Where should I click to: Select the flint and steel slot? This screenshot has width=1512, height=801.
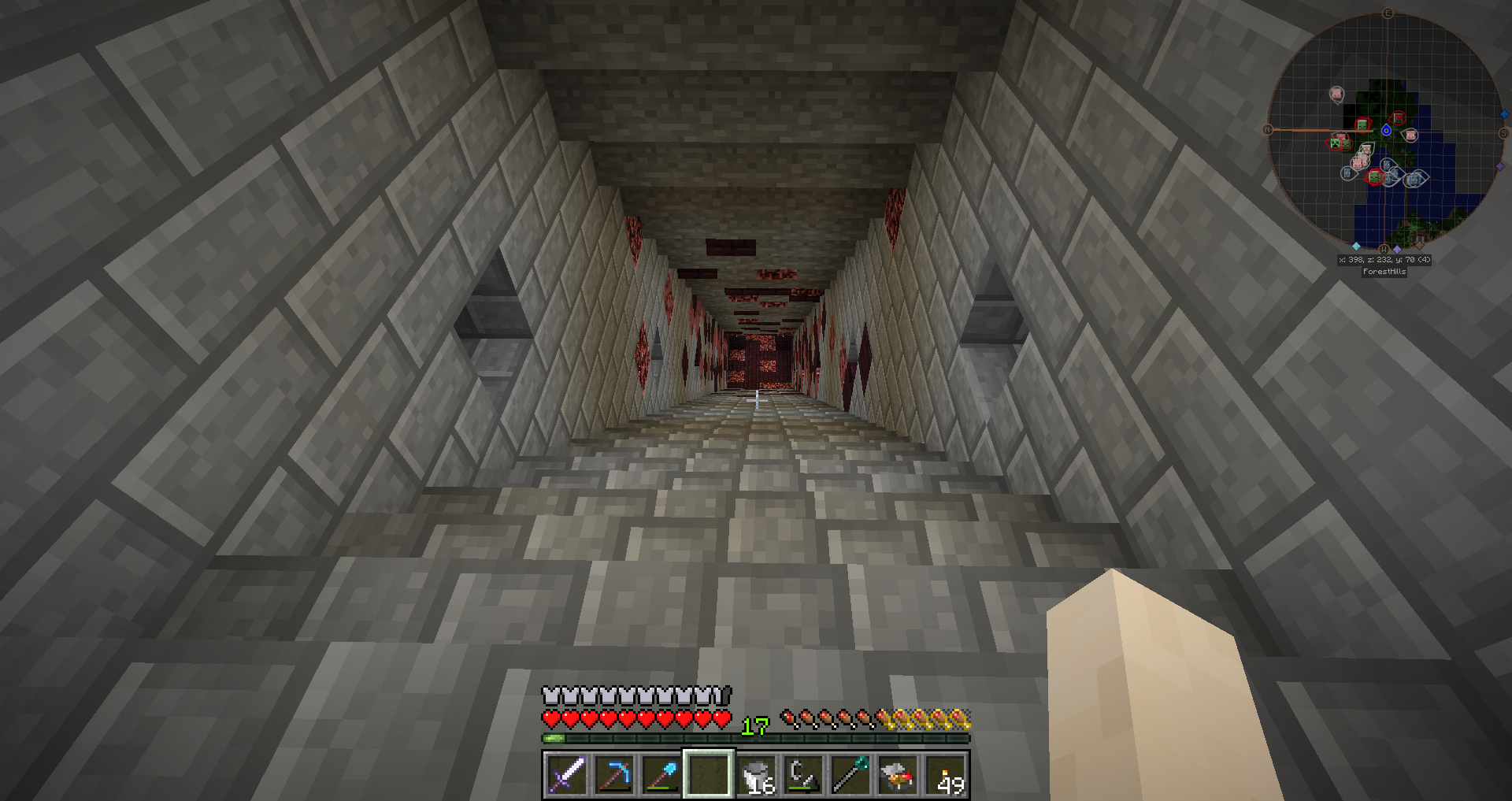804,774
